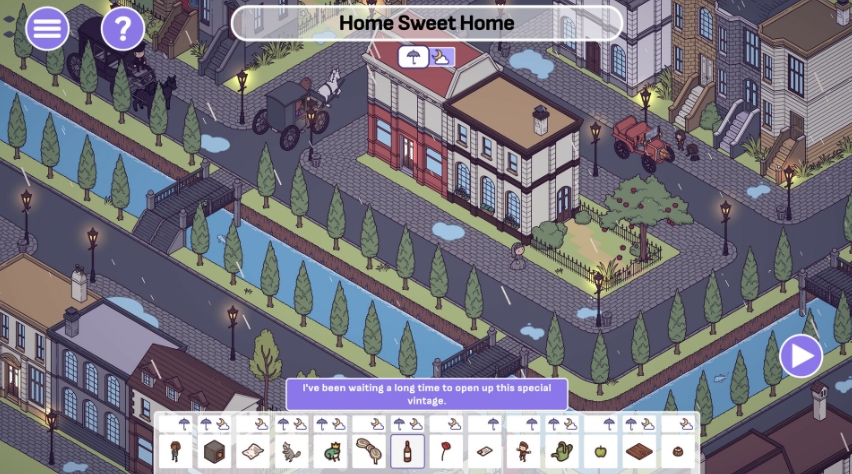852x474 pixels.
Task: Select the torn paper map slot
Action: coord(253,451)
